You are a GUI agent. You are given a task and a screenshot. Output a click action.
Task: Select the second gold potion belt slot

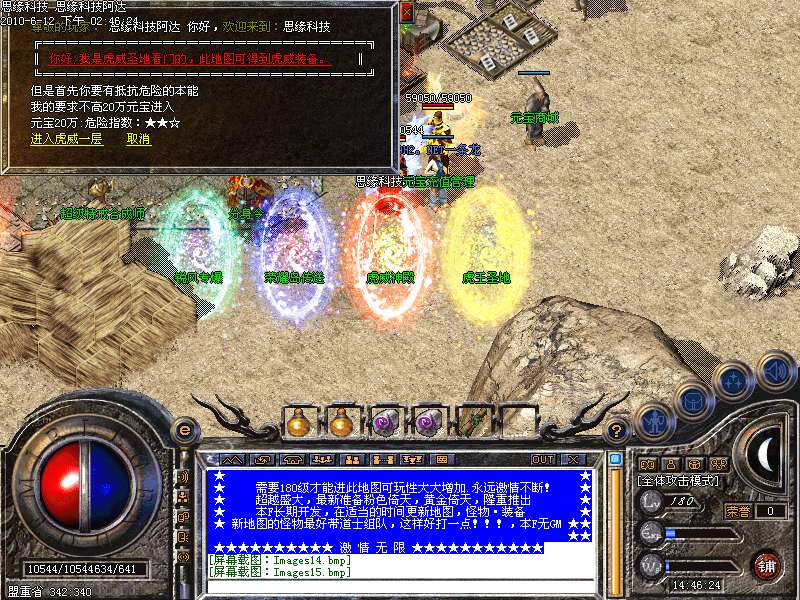coord(341,423)
